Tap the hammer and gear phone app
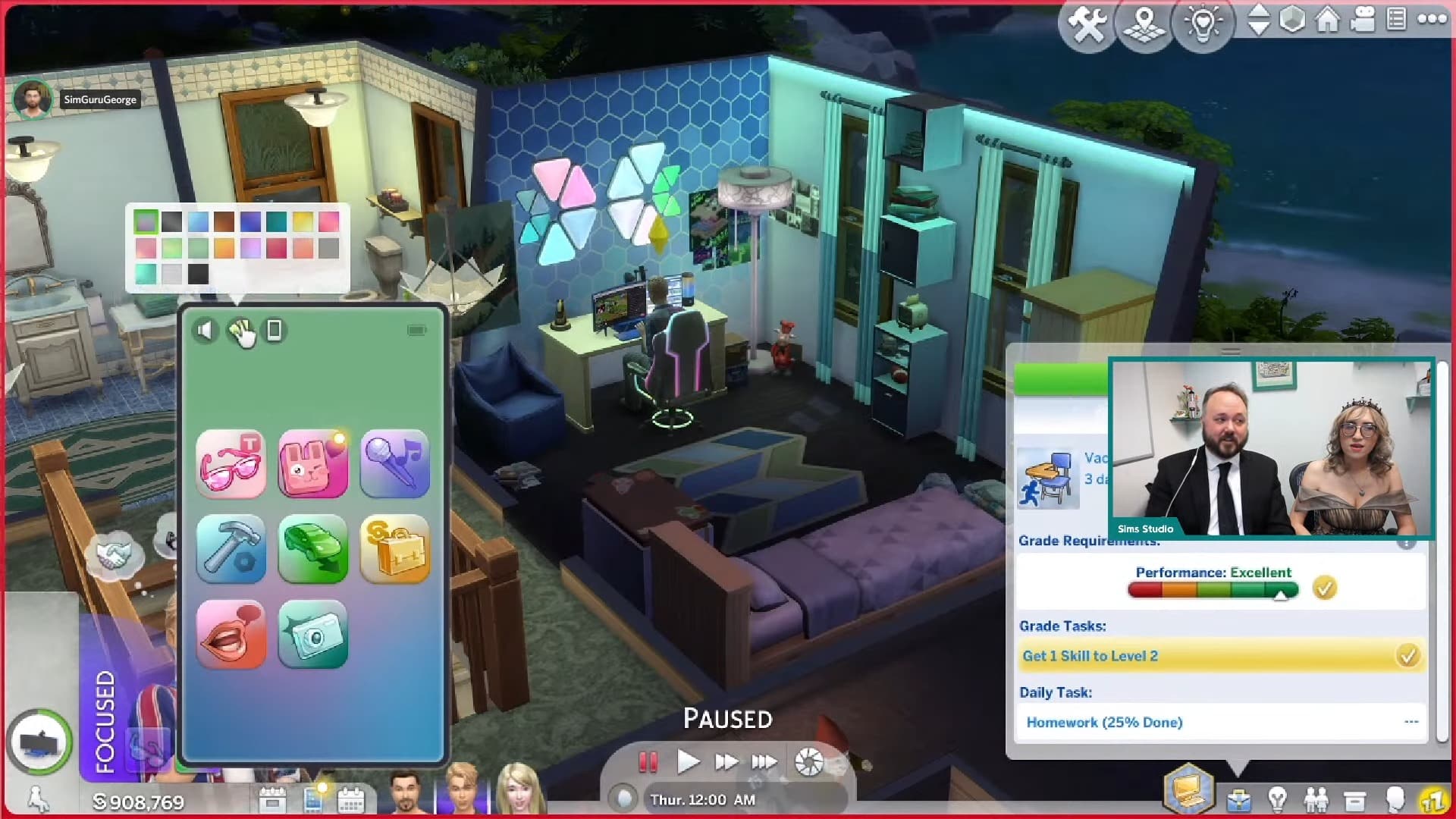The image size is (1456, 819). tap(231, 549)
